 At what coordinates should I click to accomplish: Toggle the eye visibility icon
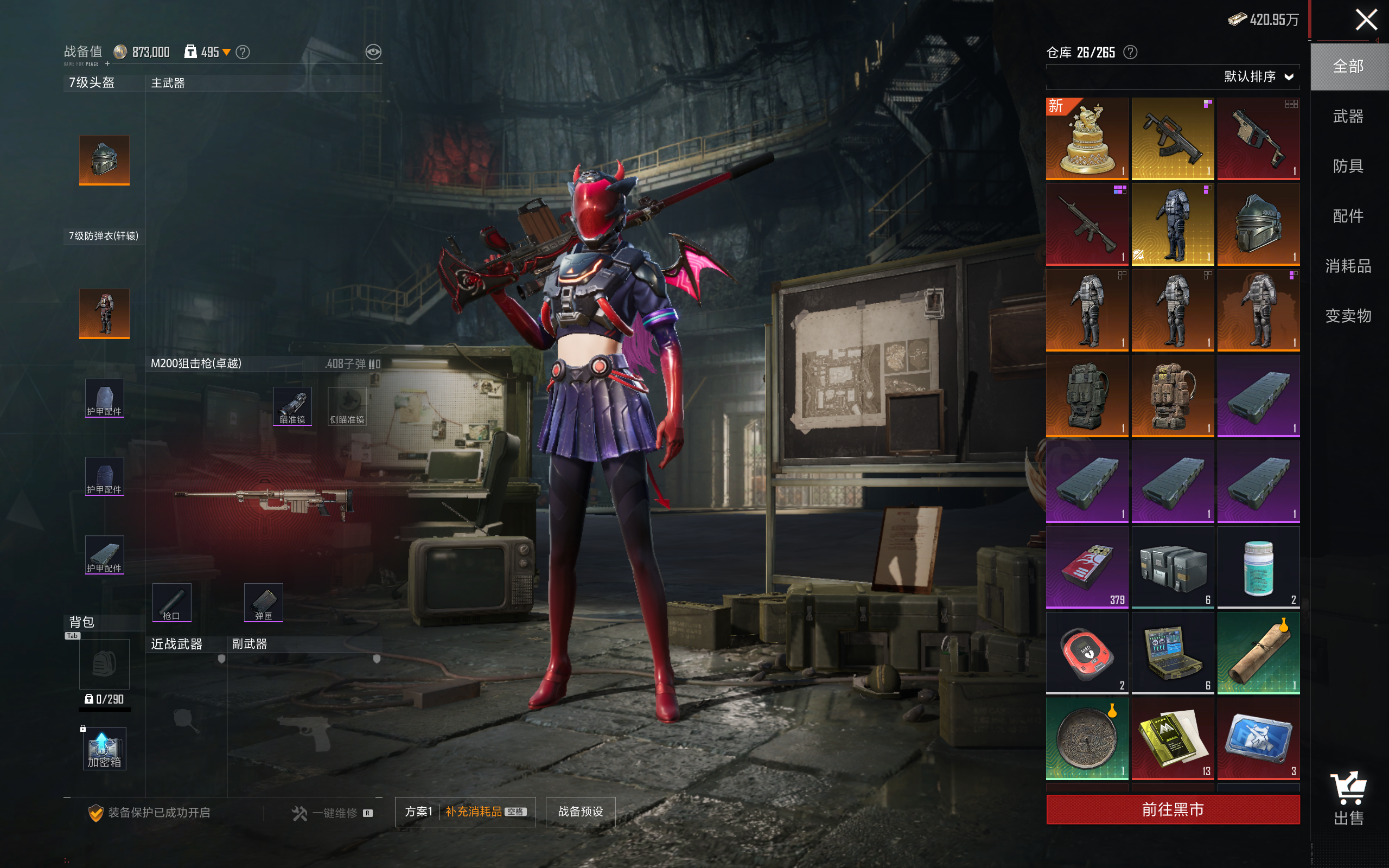[373, 52]
